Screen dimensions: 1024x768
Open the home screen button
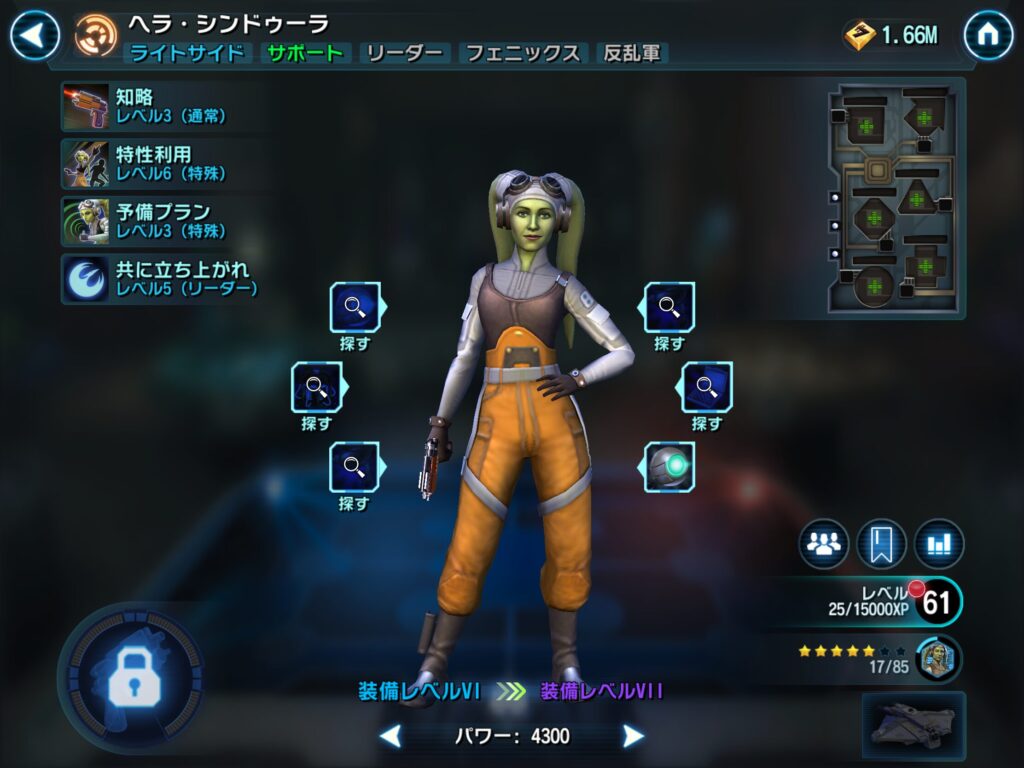(x=988, y=36)
